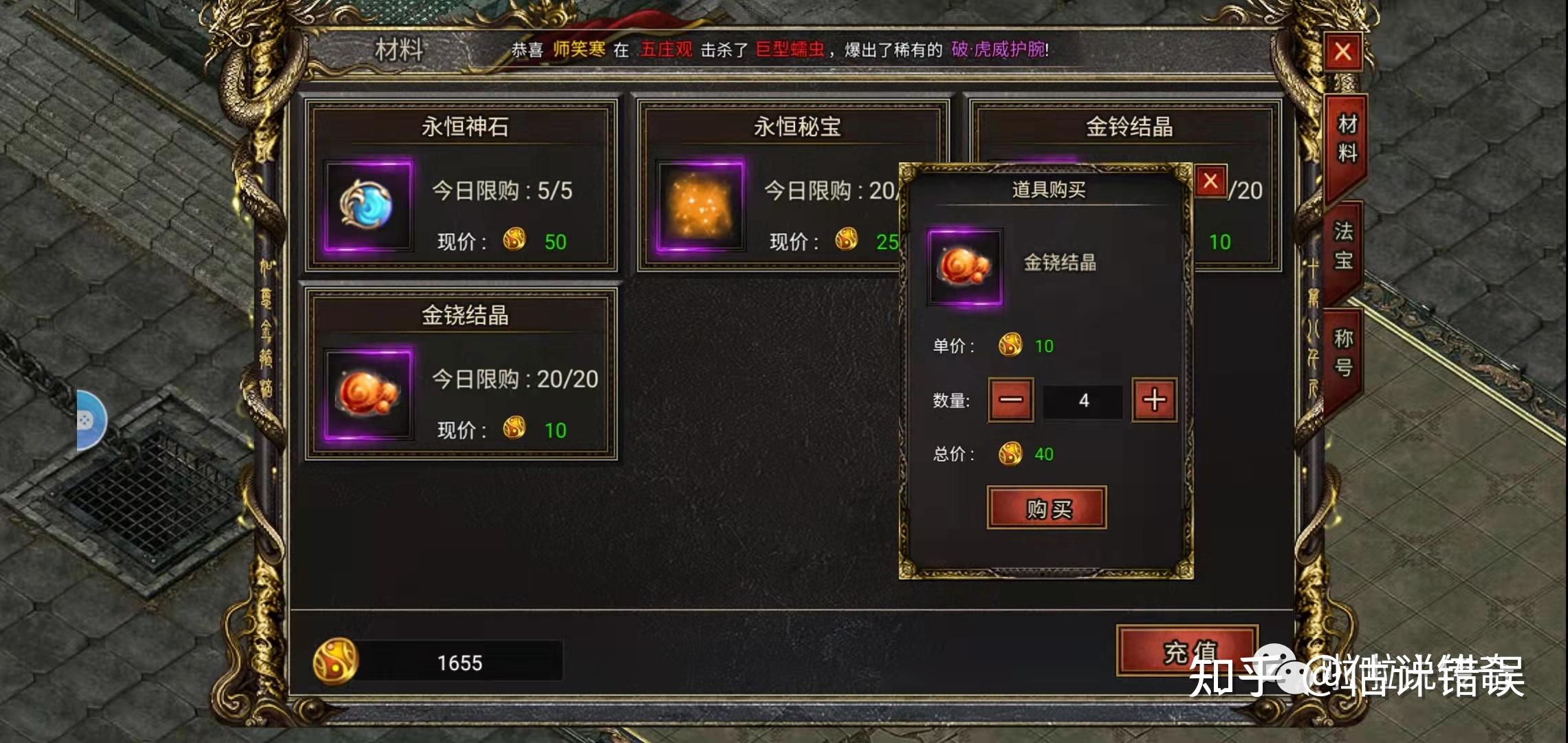1568x743 pixels.
Task: Increase quantity with the plus button
Action: (x=1154, y=401)
